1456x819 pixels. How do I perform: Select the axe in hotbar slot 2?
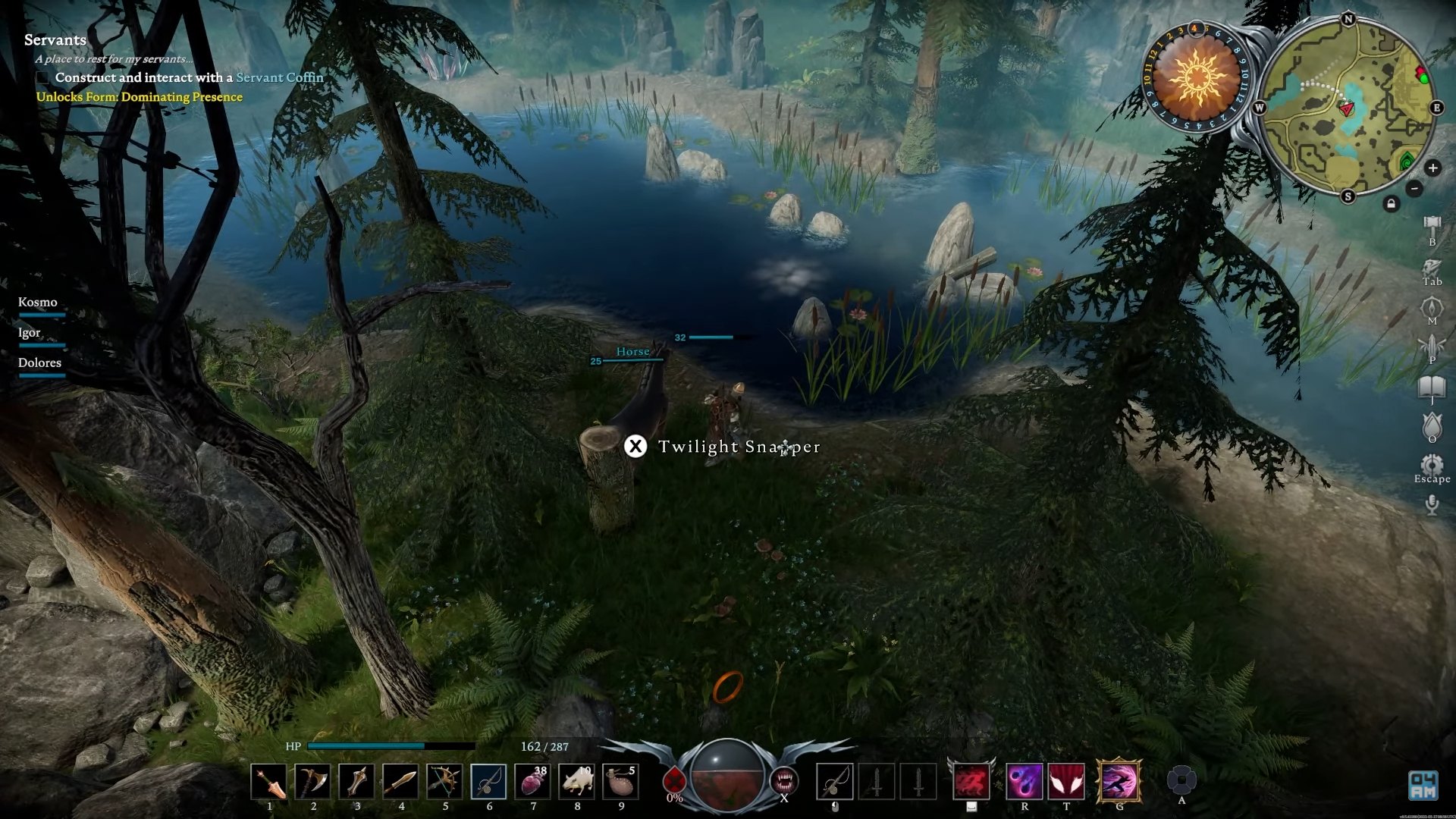point(312,782)
